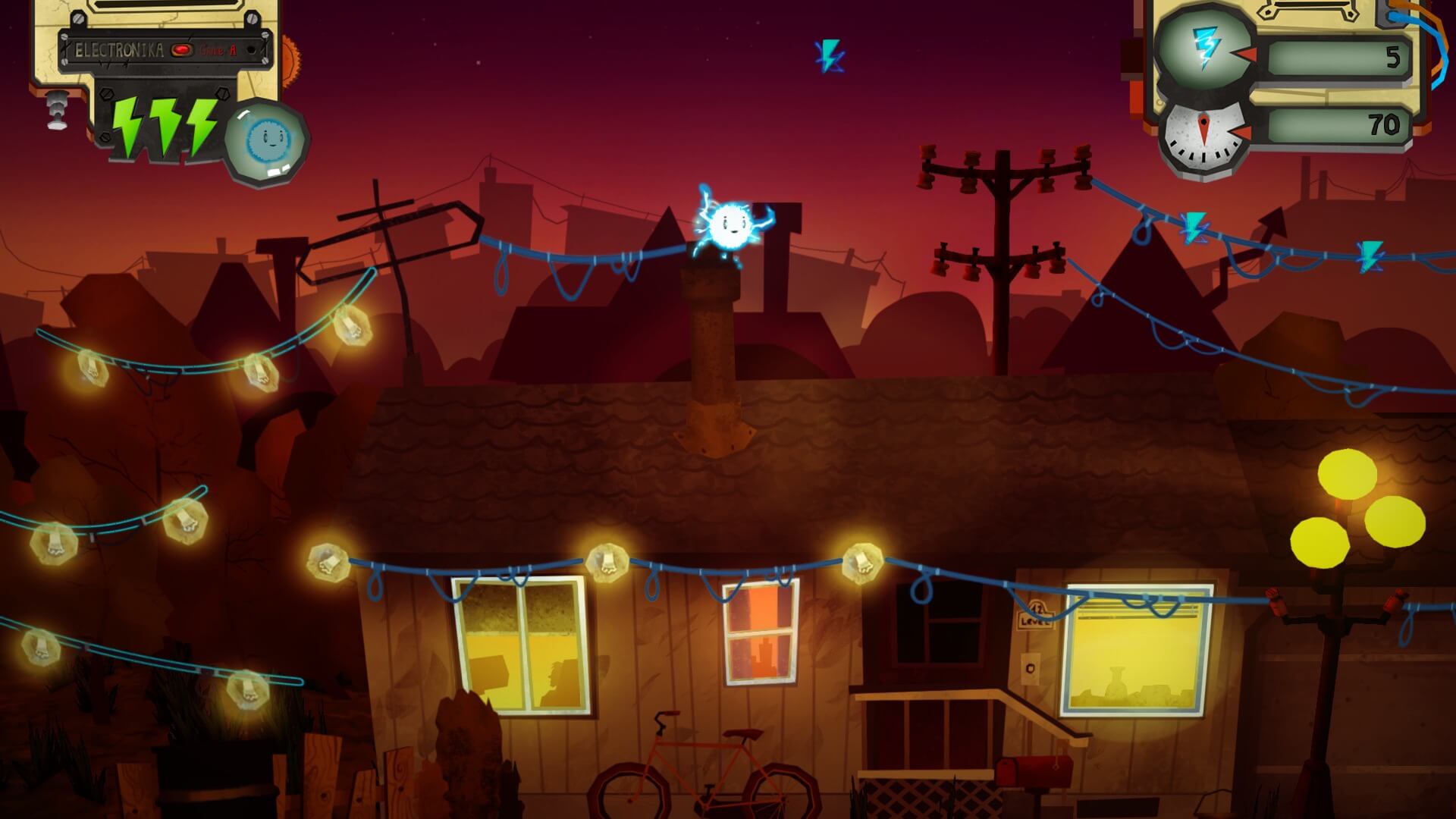
Task: Select the blue lightning bolt counter icon
Action: [1203, 47]
